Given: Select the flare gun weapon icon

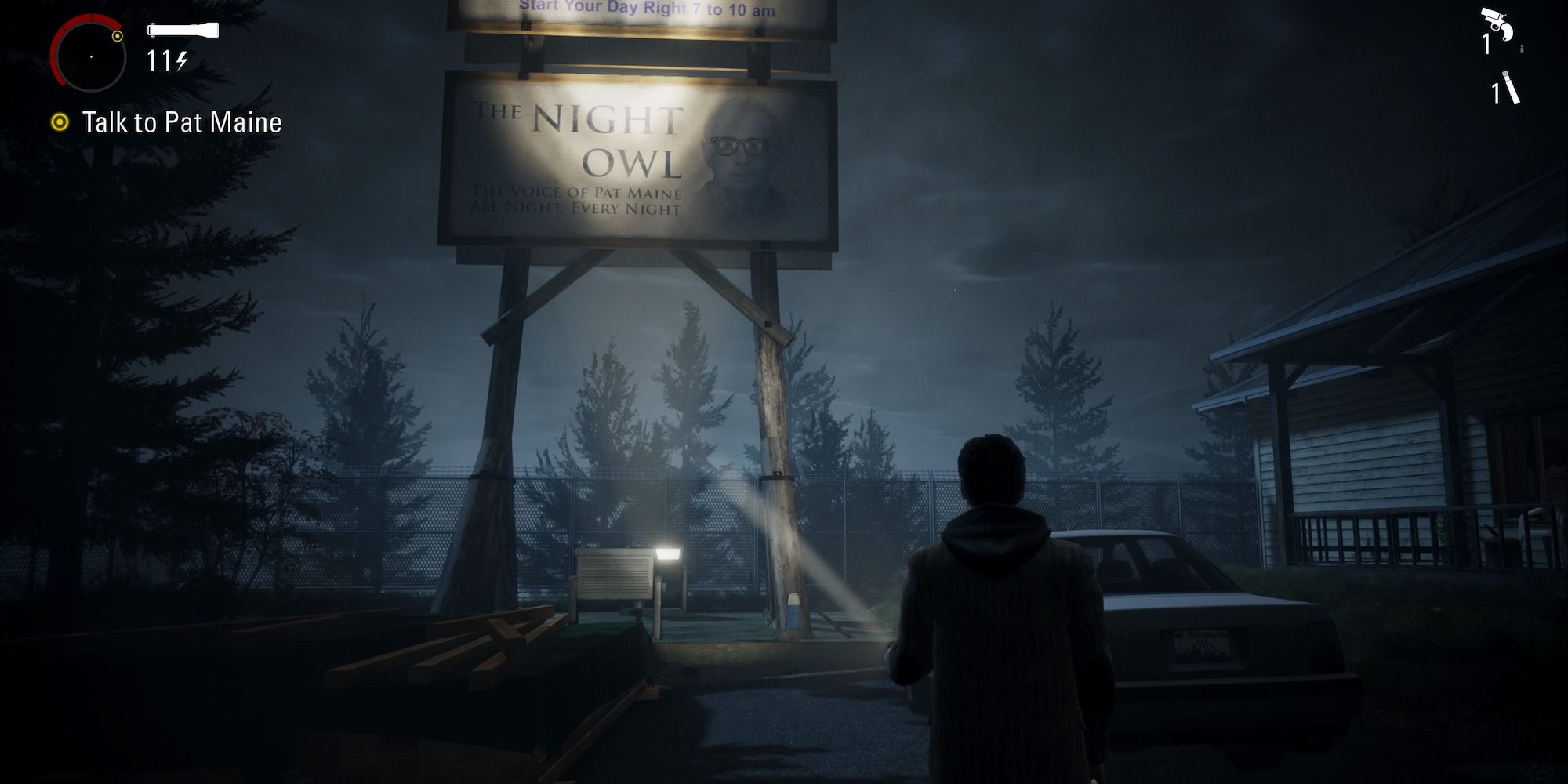Looking at the screenshot, I should pos(1497,24).
